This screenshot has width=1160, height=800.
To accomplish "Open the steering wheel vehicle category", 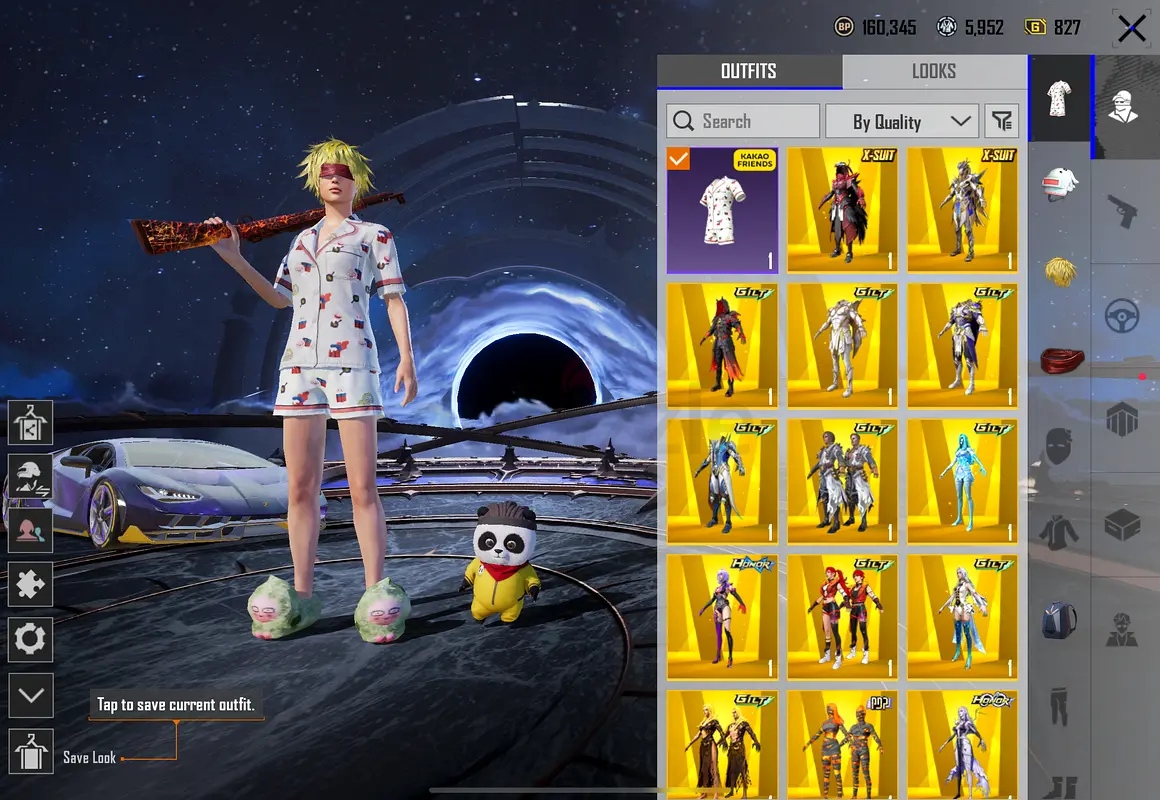I will (1124, 317).
